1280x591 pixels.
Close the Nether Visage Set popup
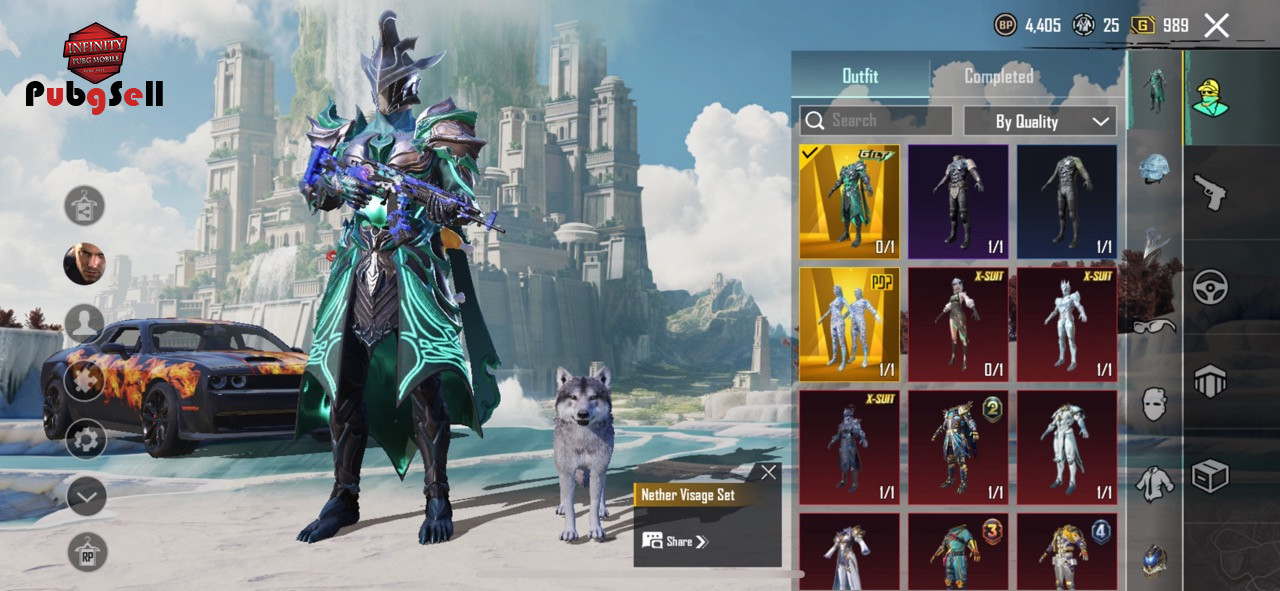768,473
